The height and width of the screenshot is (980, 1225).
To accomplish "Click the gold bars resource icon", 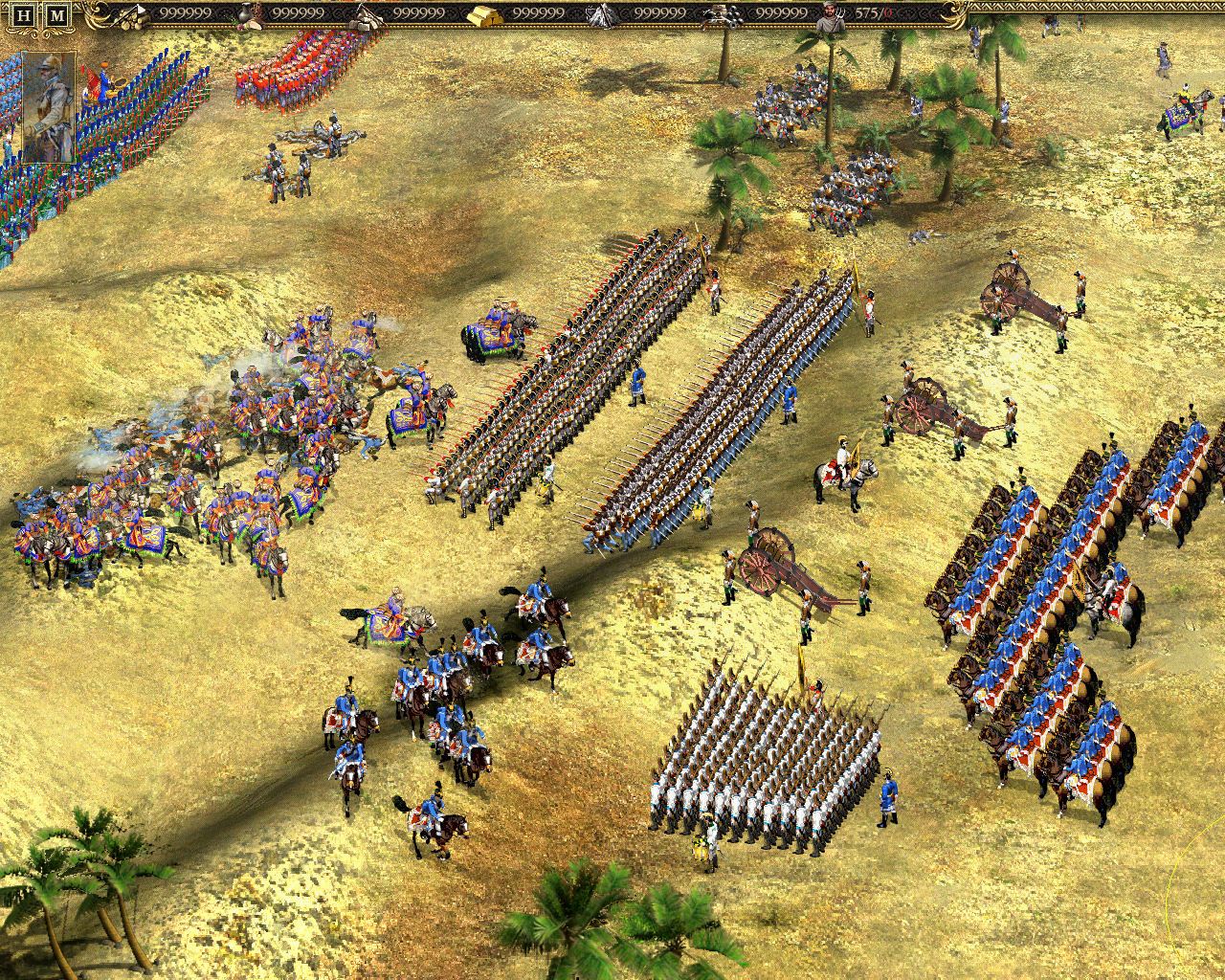I will (x=483, y=14).
